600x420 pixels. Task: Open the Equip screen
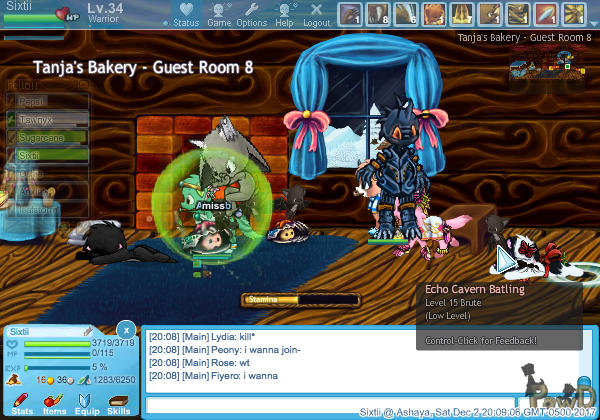(x=87, y=400)
